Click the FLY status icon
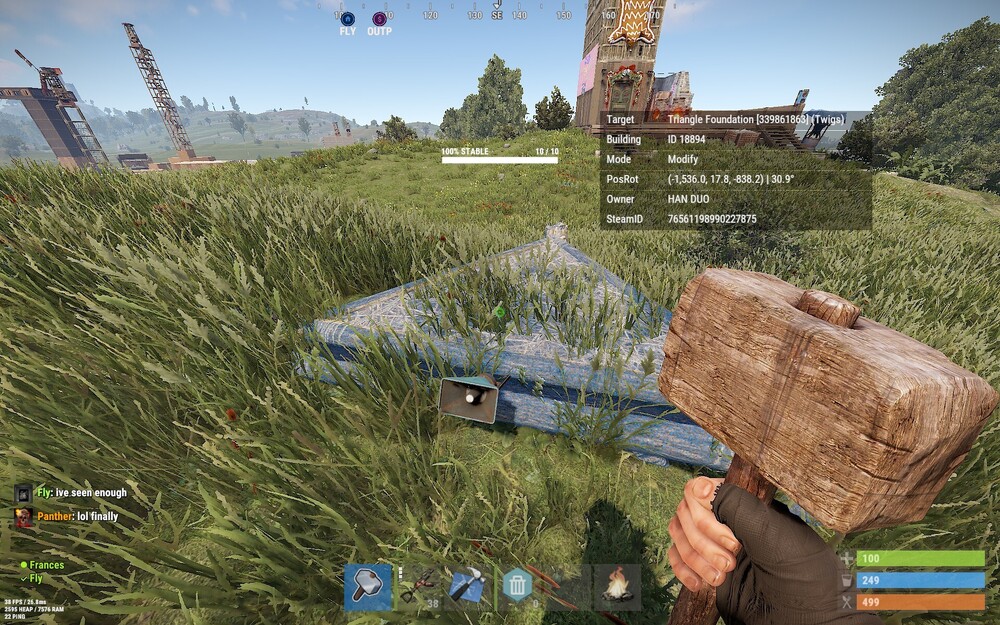The image size is (1000, 625). (x=348, y=19)
